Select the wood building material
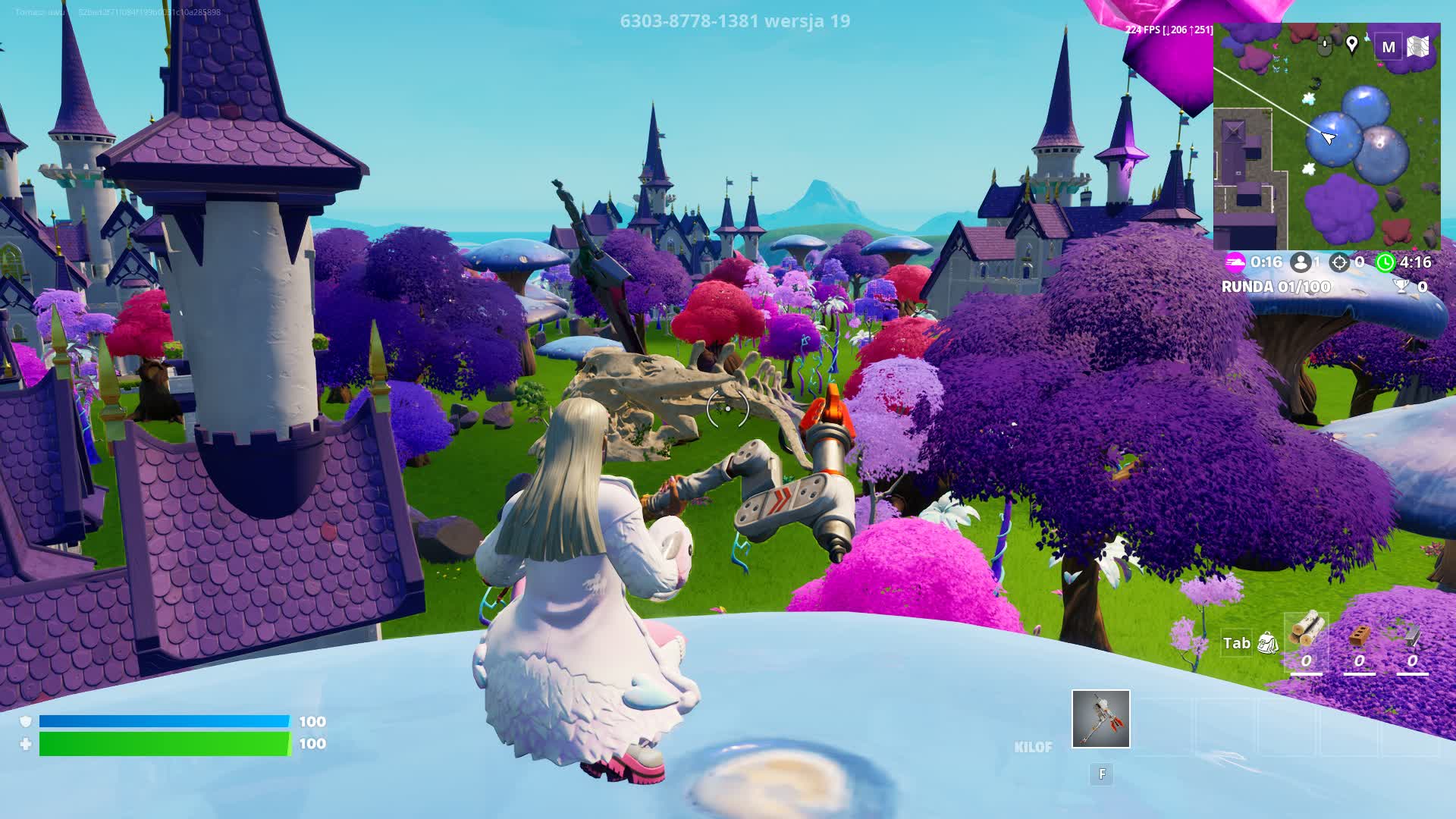 point(1307,629)
